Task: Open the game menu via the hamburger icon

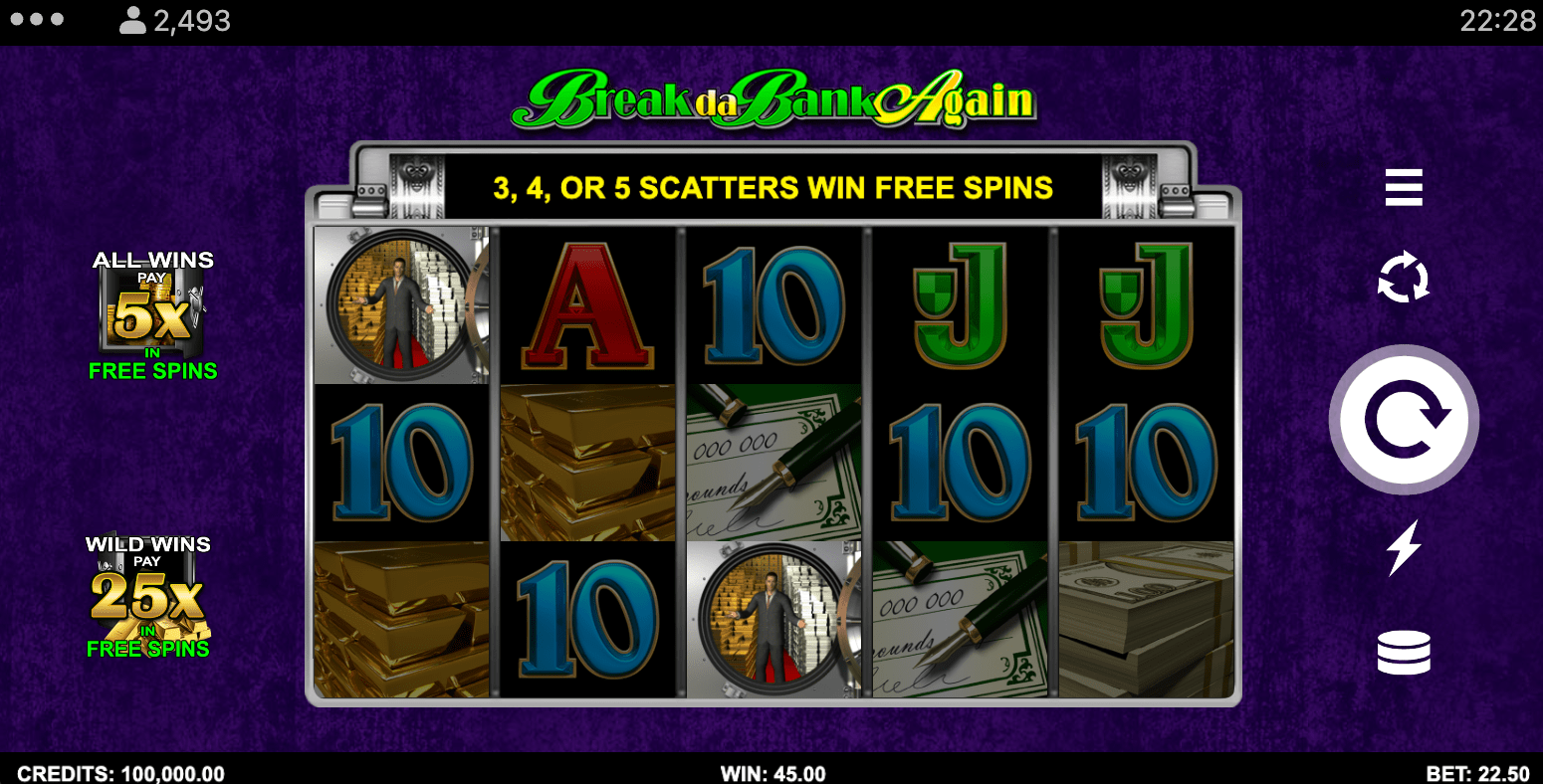Action: 1404,188
